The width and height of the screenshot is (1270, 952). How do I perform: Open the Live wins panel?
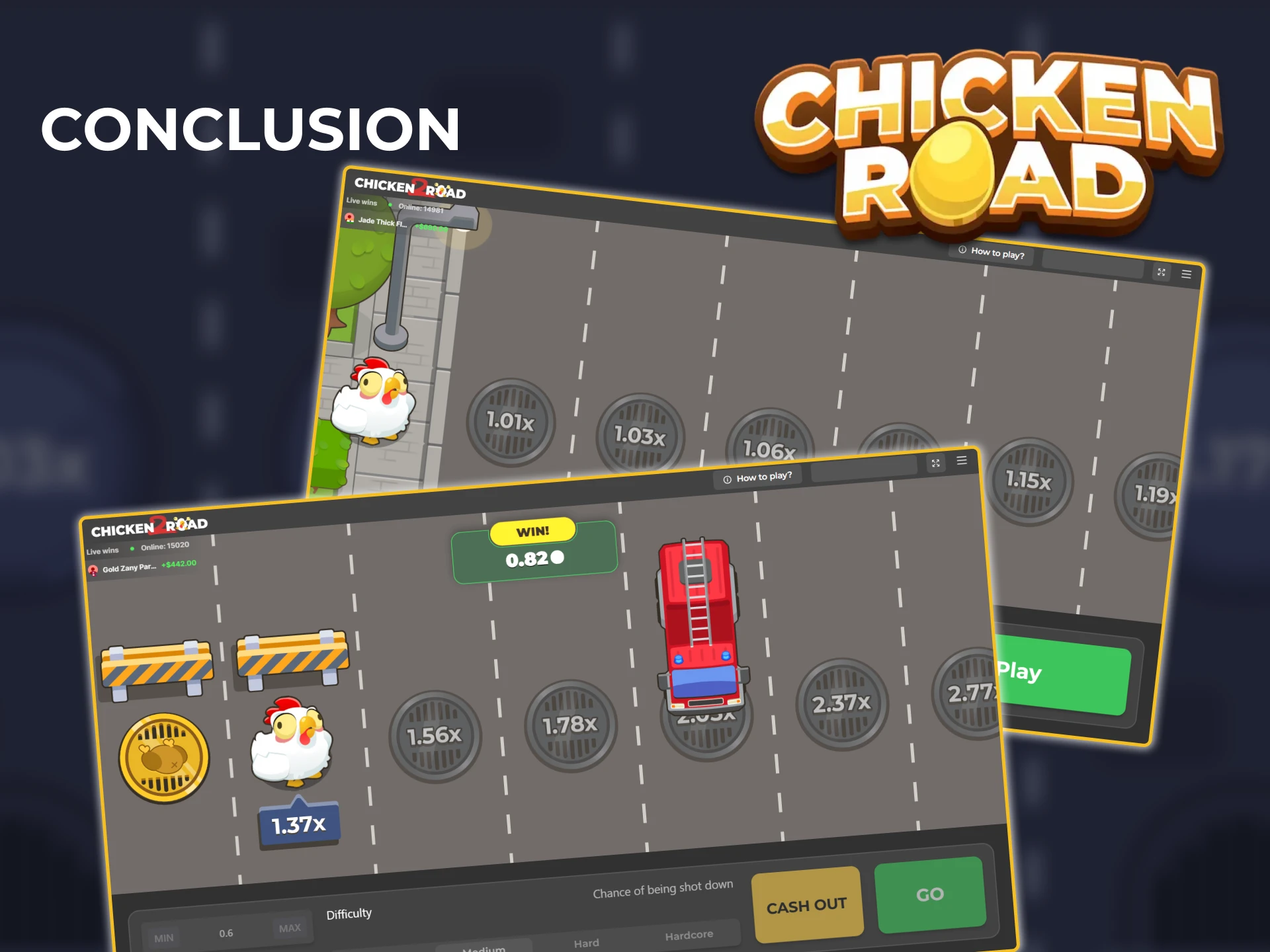101,549
